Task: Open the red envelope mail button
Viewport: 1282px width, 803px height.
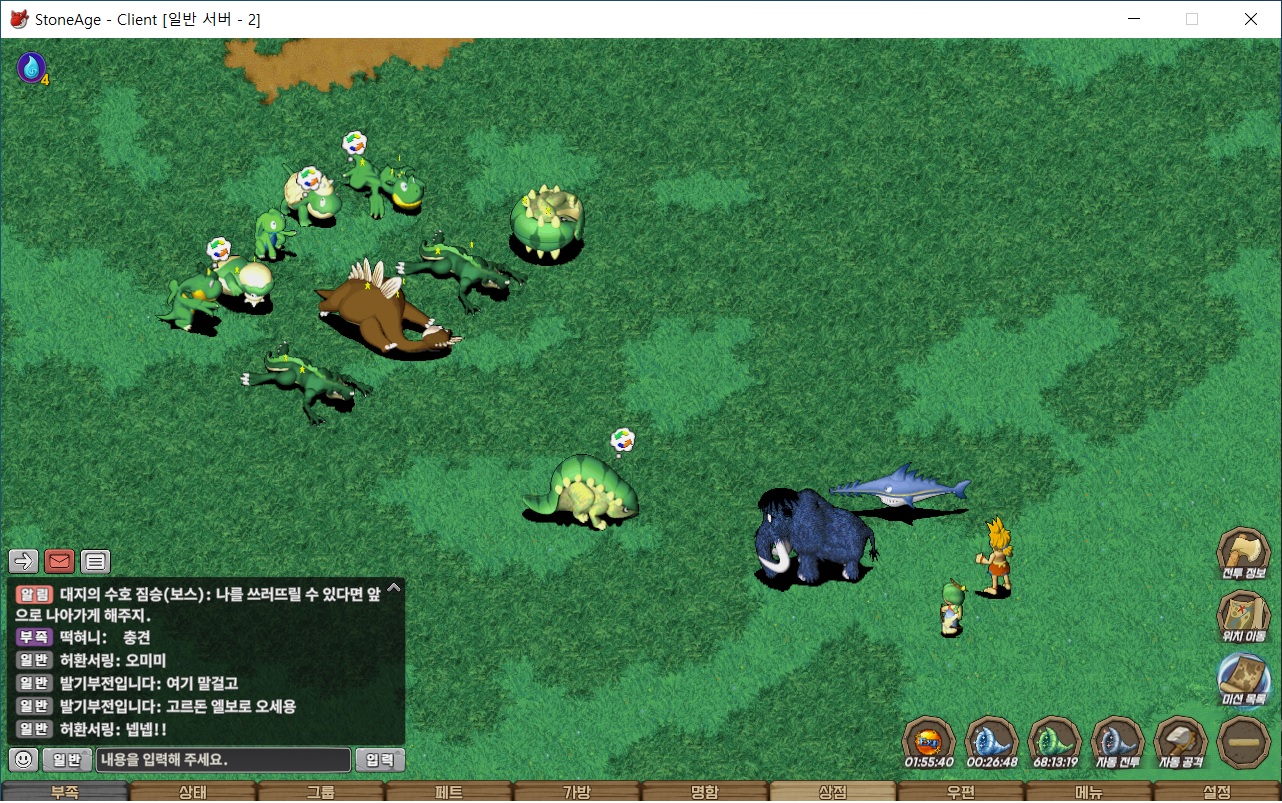Action: (60, 561)
